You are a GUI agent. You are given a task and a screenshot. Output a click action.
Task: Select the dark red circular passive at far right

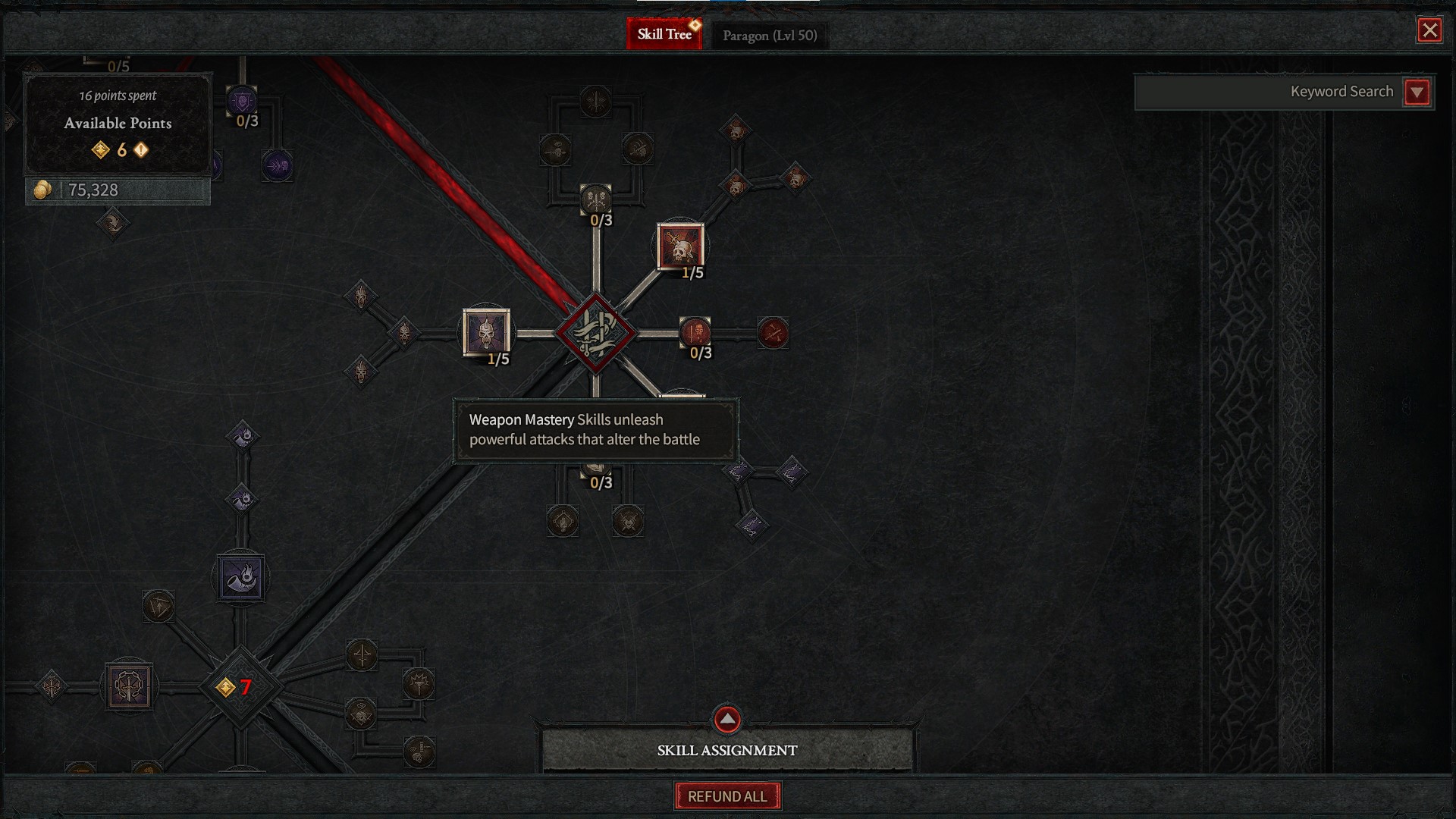pyautogui.click(x=772, y=332)
